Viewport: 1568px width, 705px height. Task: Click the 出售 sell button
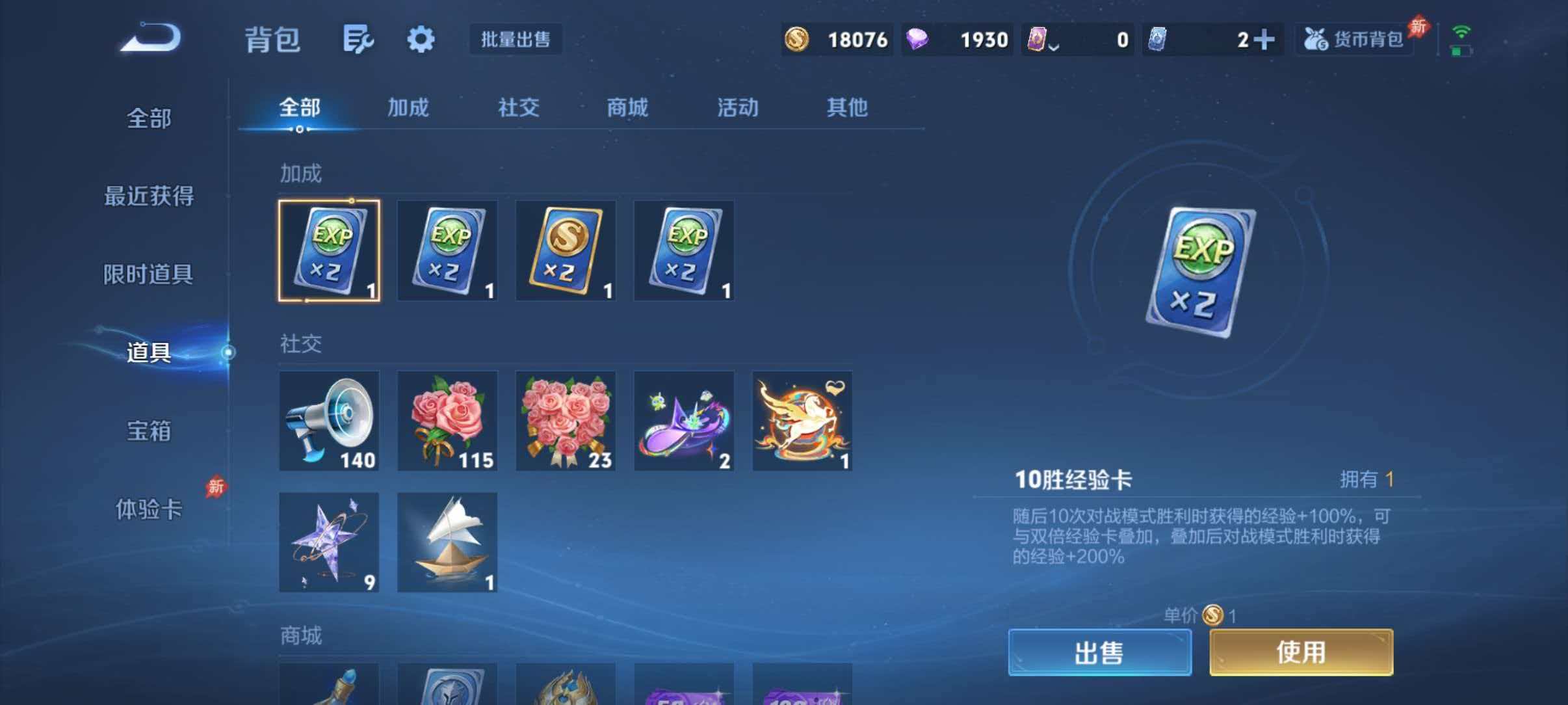point(1099,652)
